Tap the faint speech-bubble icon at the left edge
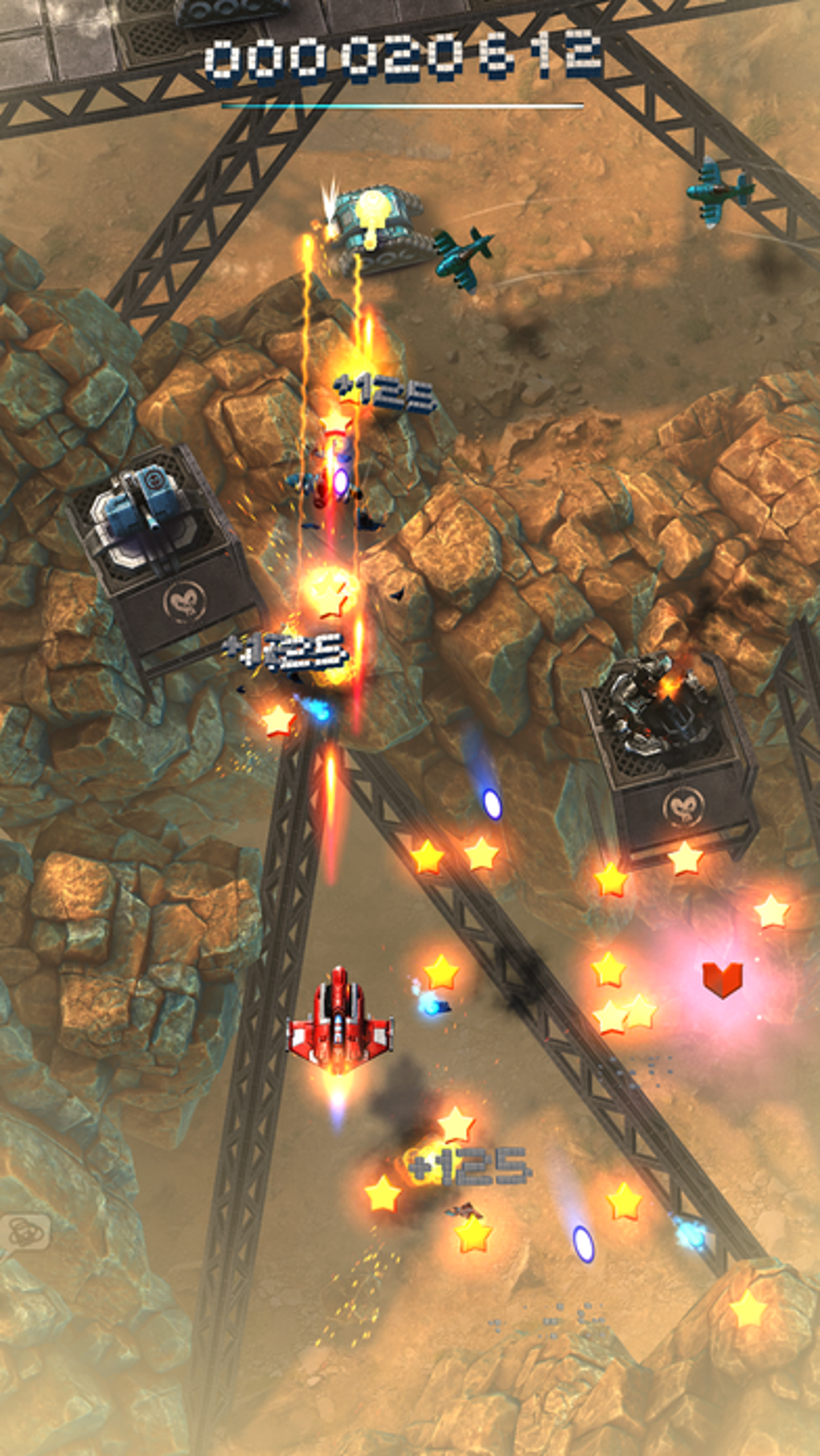This screenshot has height=1456, width=820. point(26,1231)
